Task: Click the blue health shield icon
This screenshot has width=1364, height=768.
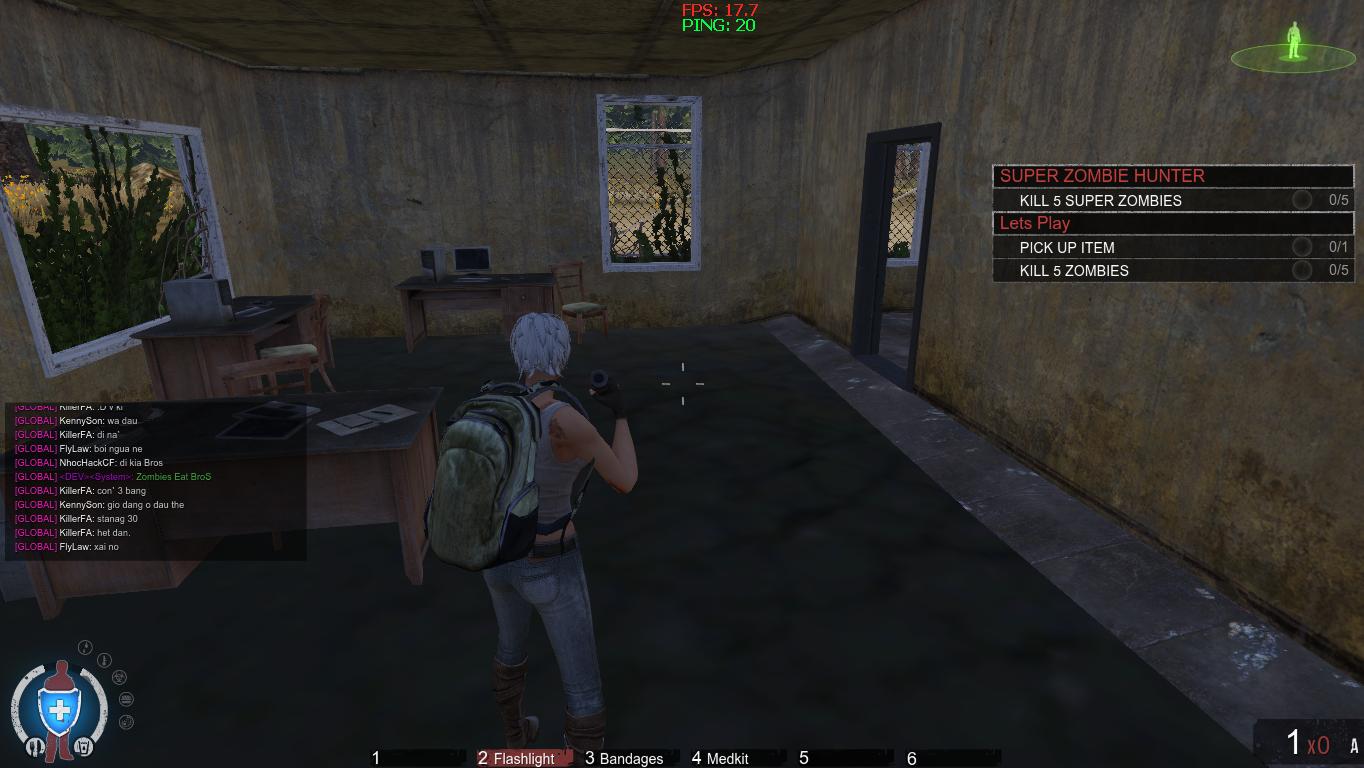Action: point(58,709)
